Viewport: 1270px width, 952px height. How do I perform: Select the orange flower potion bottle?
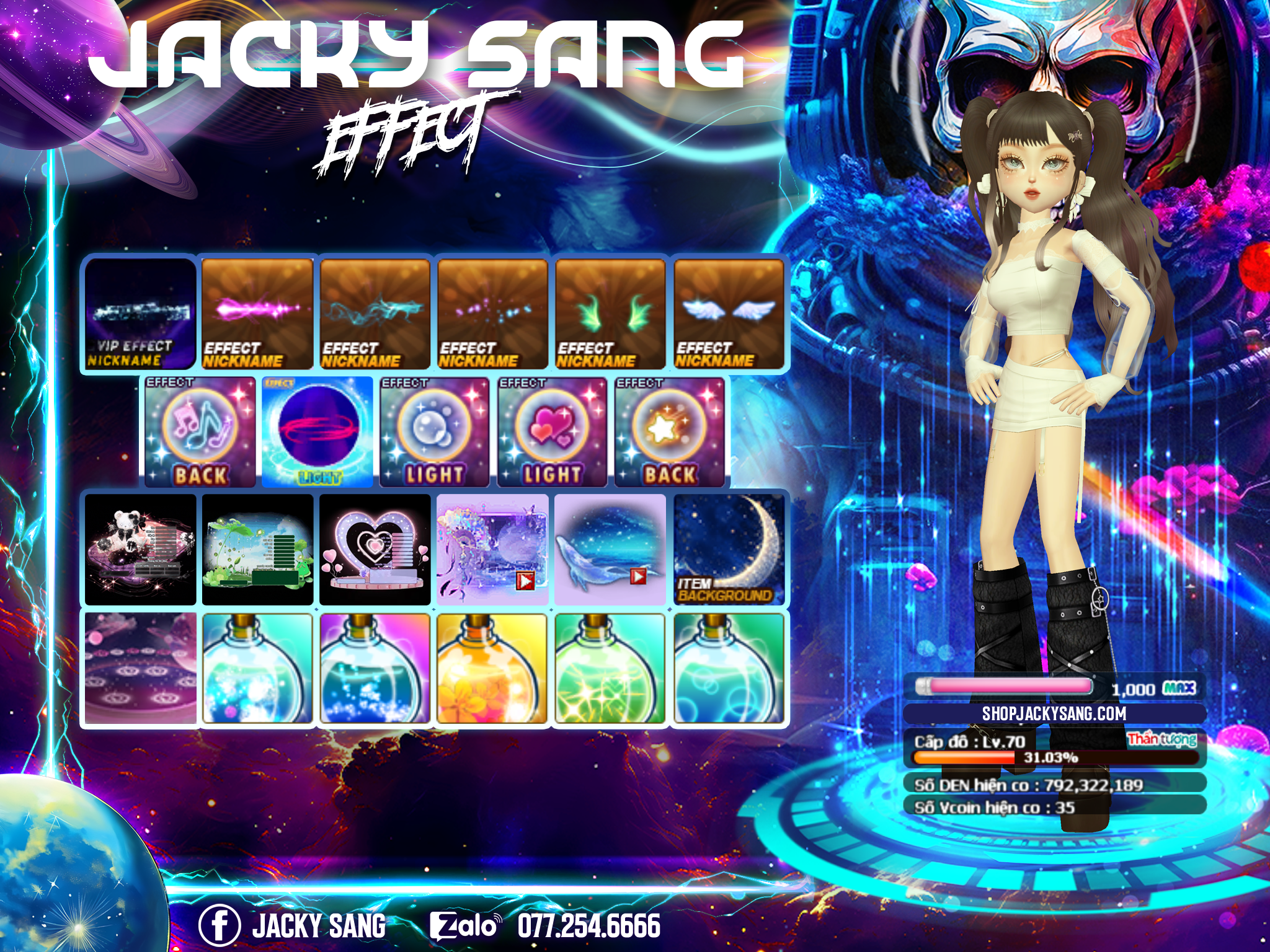[x=492, y=668]
